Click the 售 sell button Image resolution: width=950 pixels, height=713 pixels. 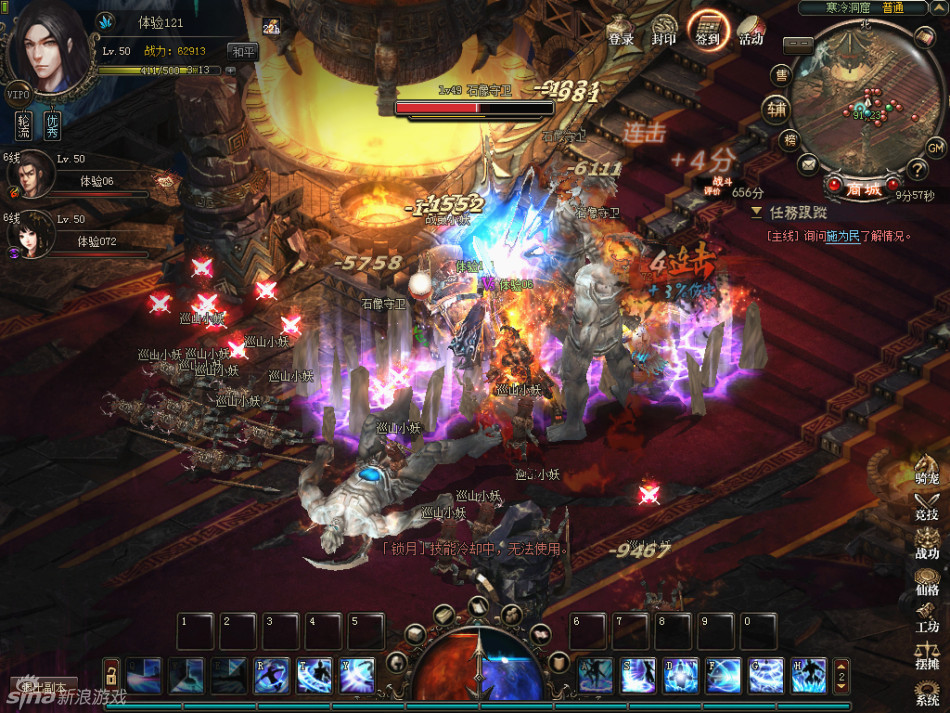(x=783, y=74)
